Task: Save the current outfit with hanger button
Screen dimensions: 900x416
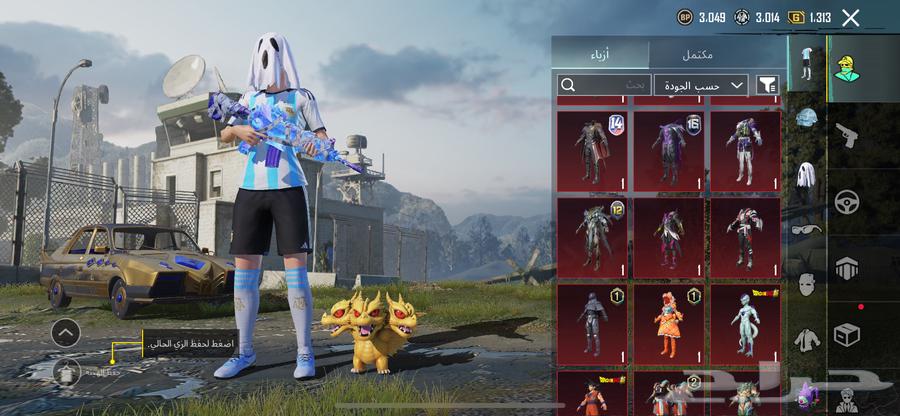Action: (x=67, y=372)
